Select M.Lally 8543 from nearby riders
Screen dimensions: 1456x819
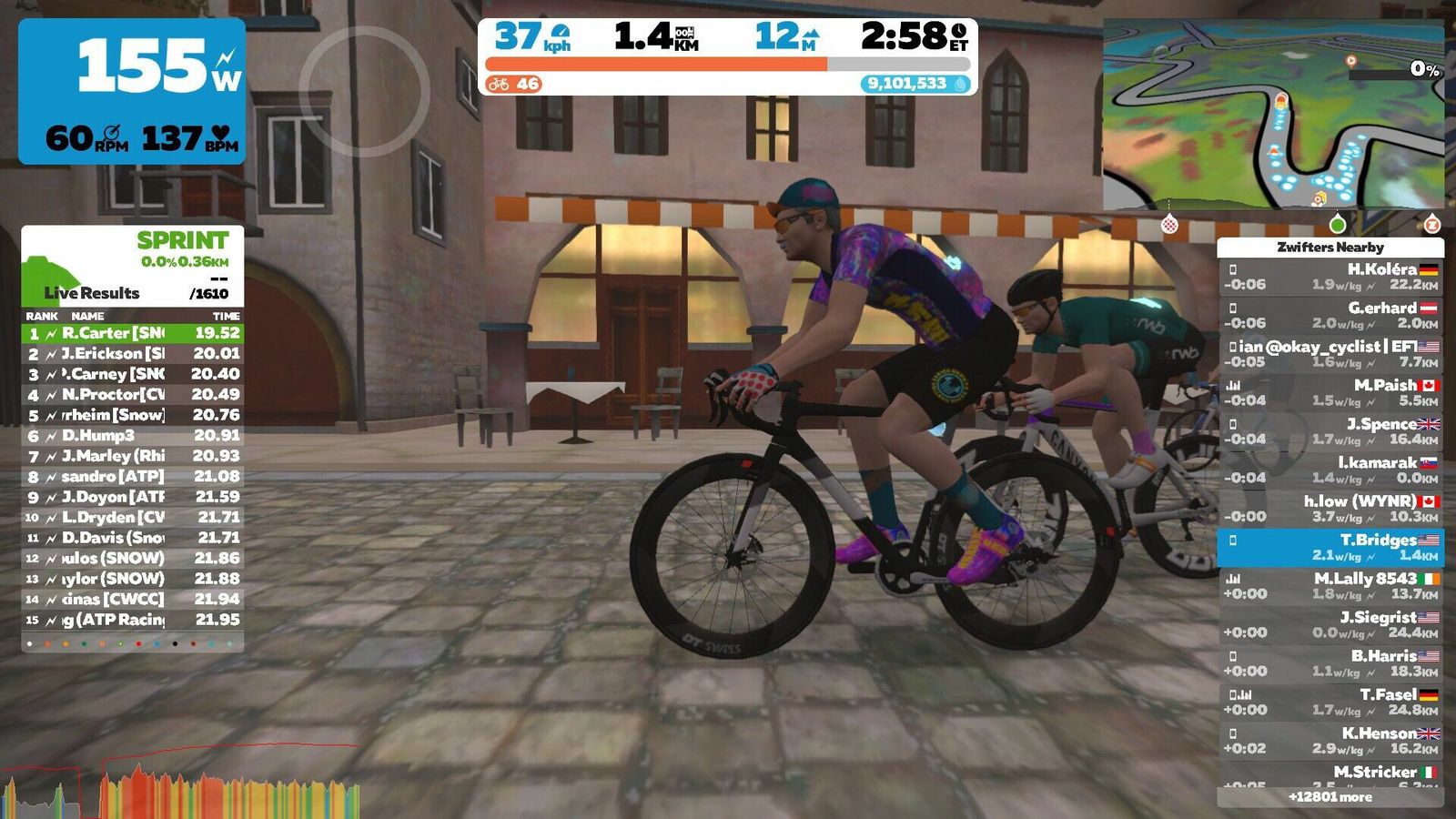(x=1330, y=586)
